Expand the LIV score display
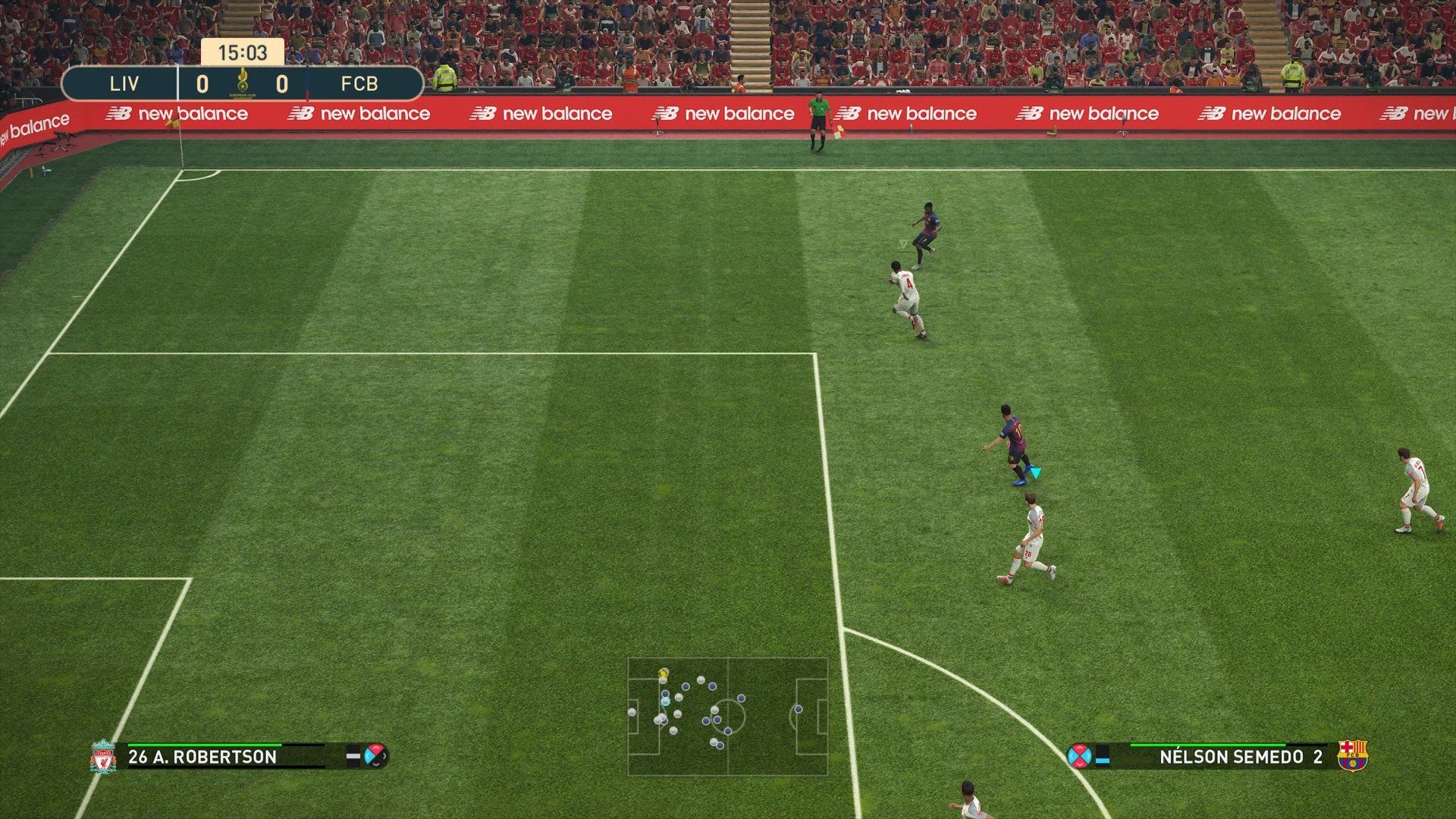The height and width of the screenshot is (819, 1456). coord(202,83)
